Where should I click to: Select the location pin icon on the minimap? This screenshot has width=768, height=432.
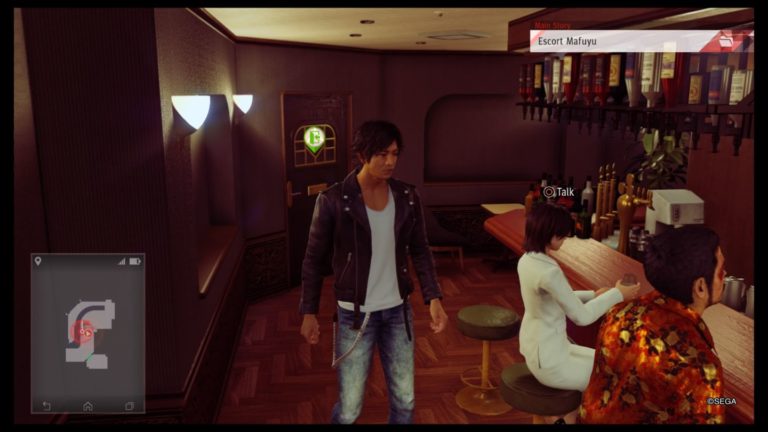click(38, 261)
